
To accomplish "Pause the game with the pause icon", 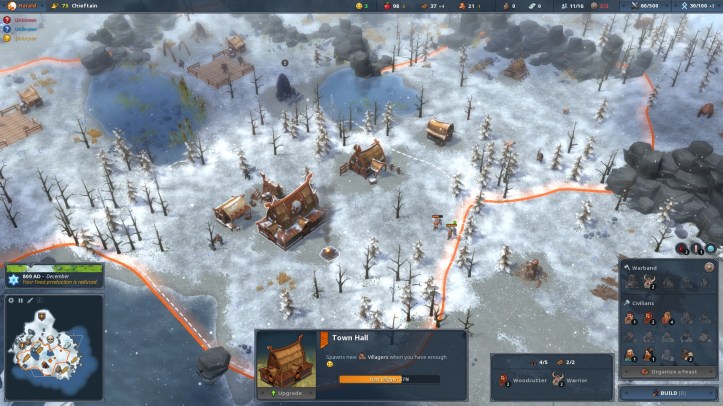I will pos(21,300).
